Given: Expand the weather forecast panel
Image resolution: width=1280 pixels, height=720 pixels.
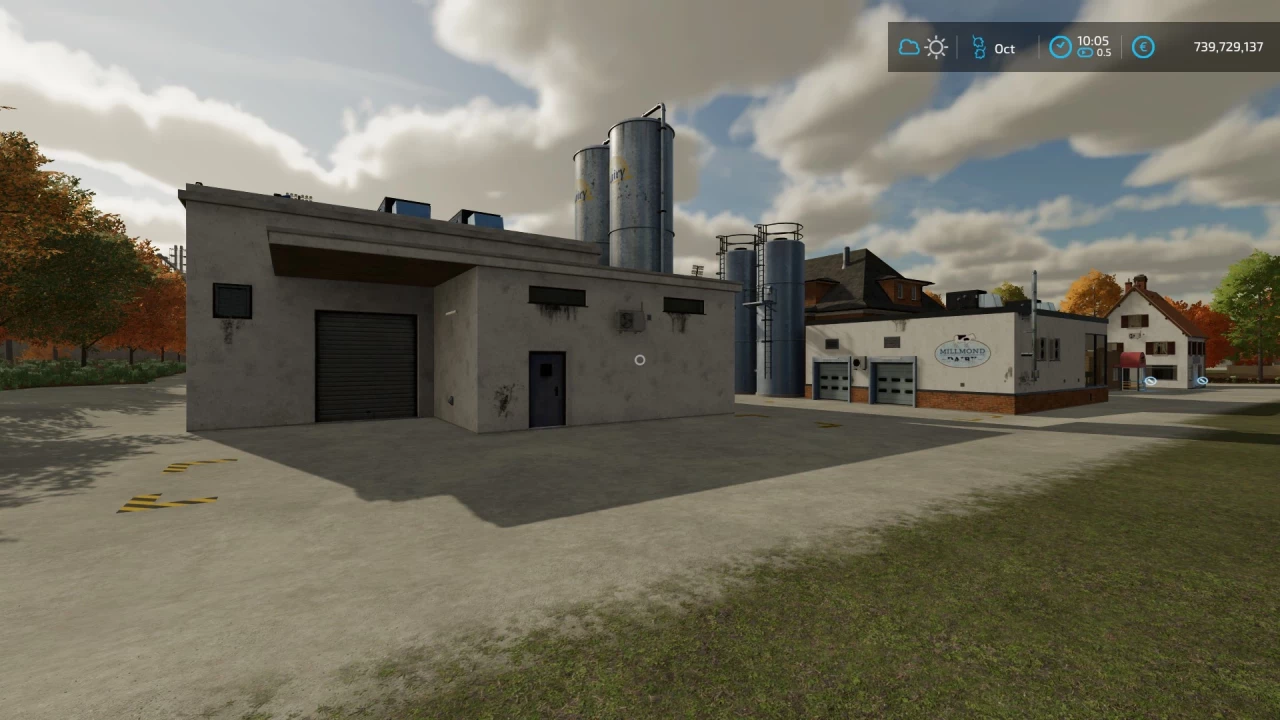Looking at the screenshot, I should tap(922, 47).
